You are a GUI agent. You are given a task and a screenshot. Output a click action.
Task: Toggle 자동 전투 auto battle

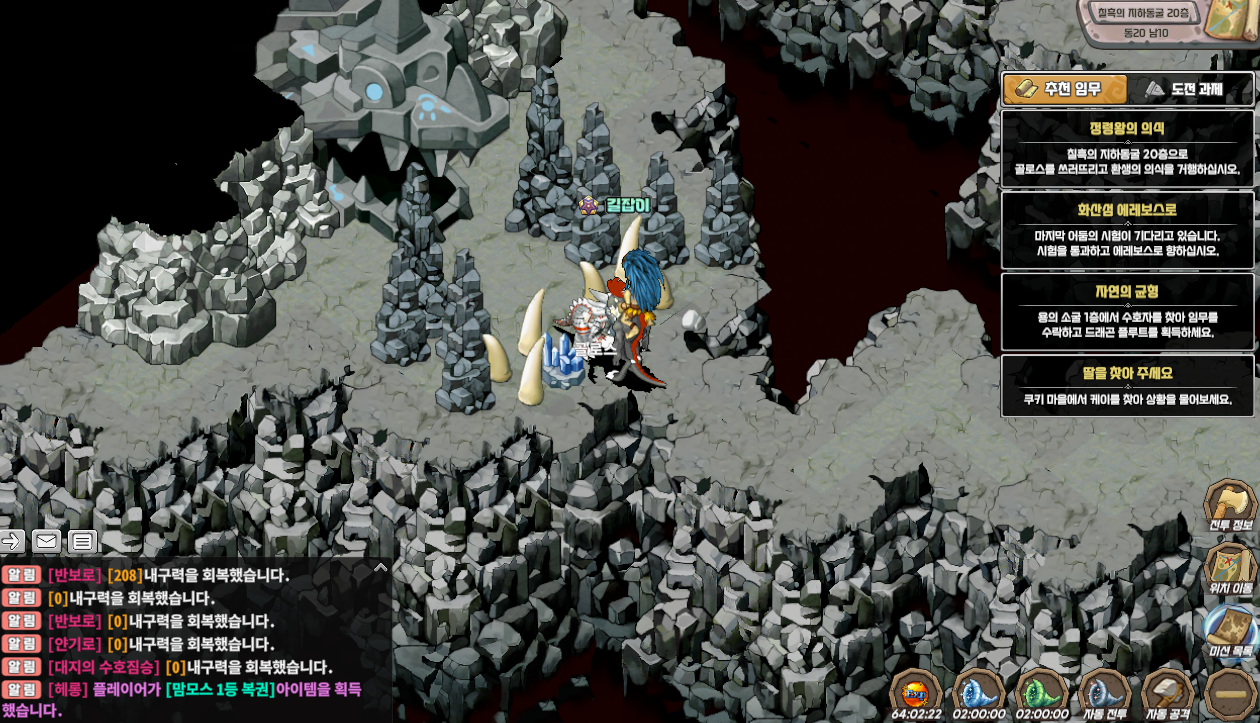(x=1104, y=692)
